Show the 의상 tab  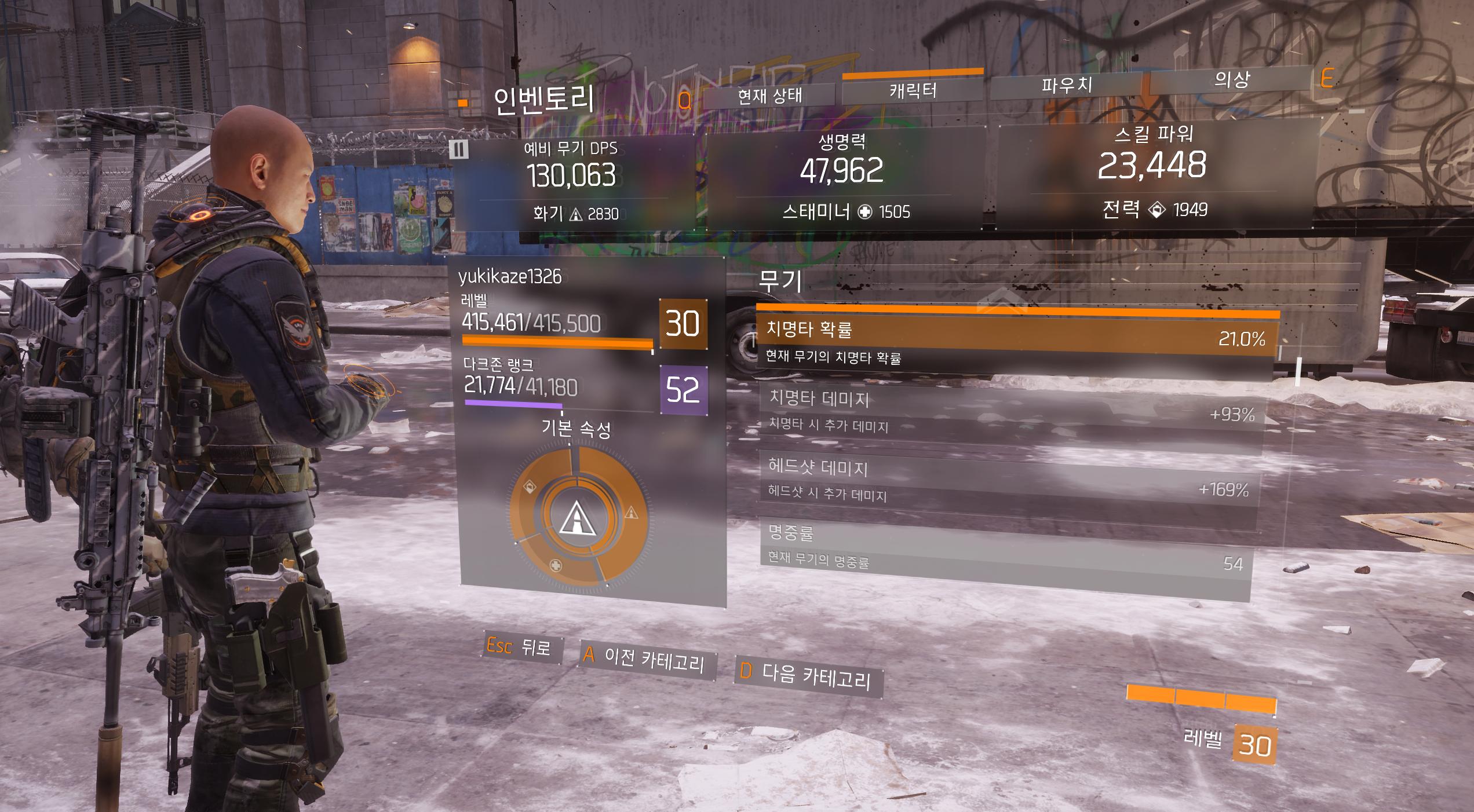(x=1231, y=80)
